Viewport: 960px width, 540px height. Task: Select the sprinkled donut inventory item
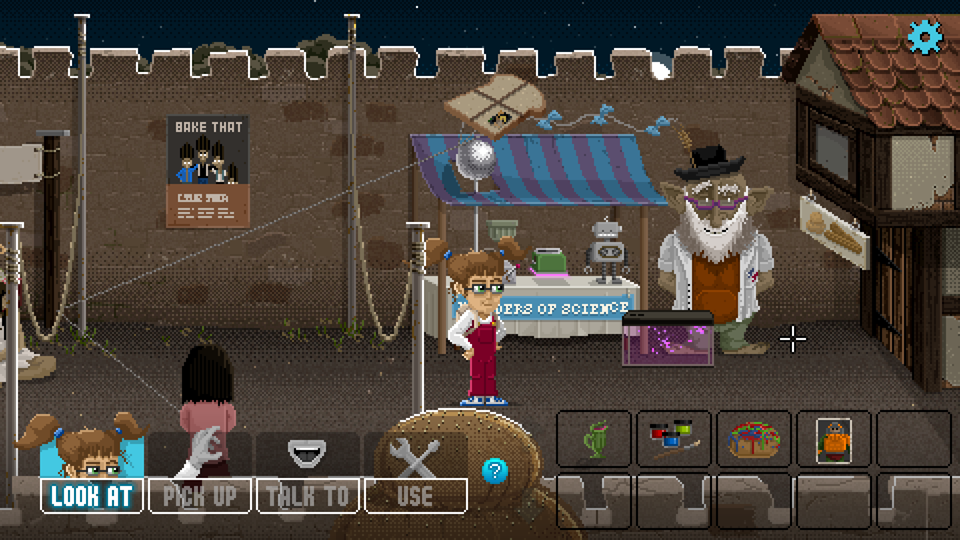pos(754,439)
